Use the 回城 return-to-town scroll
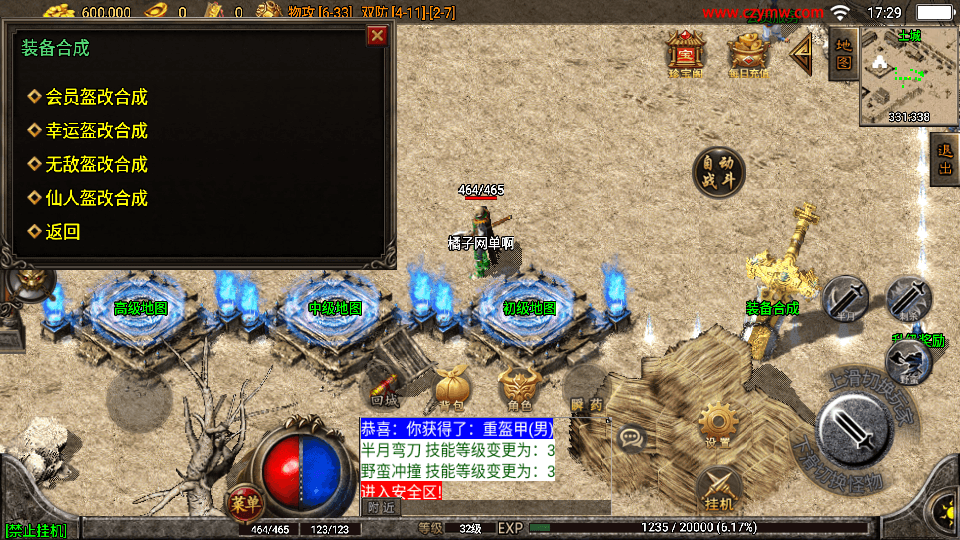This screenshot has width=960, height=540. [x=384, y=388]
